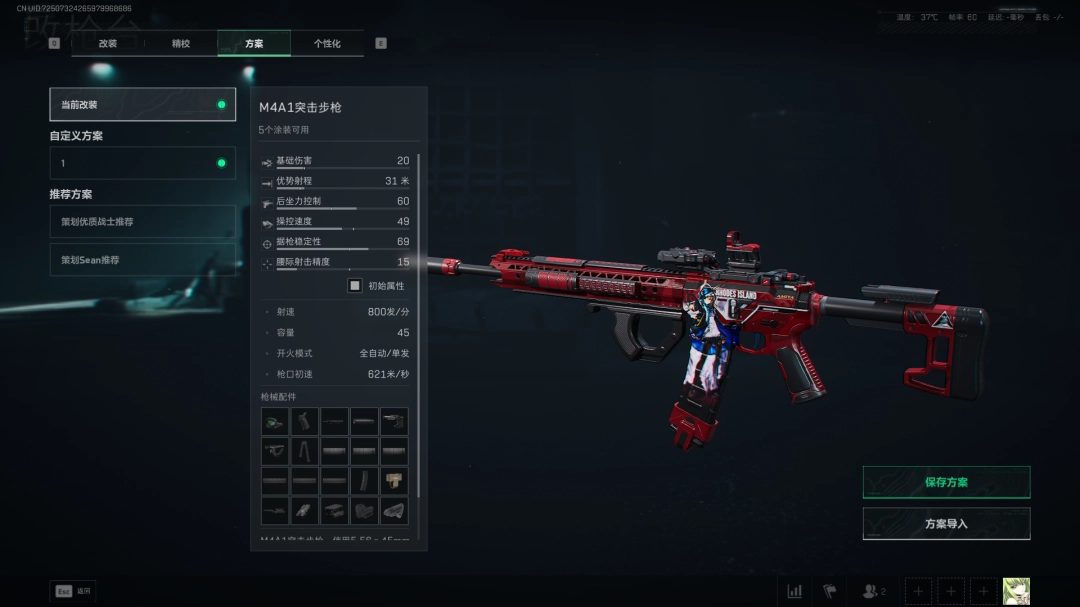Open the bar chart stats icon
Viewport: 1080px width, 607px height.
[794, 591]
